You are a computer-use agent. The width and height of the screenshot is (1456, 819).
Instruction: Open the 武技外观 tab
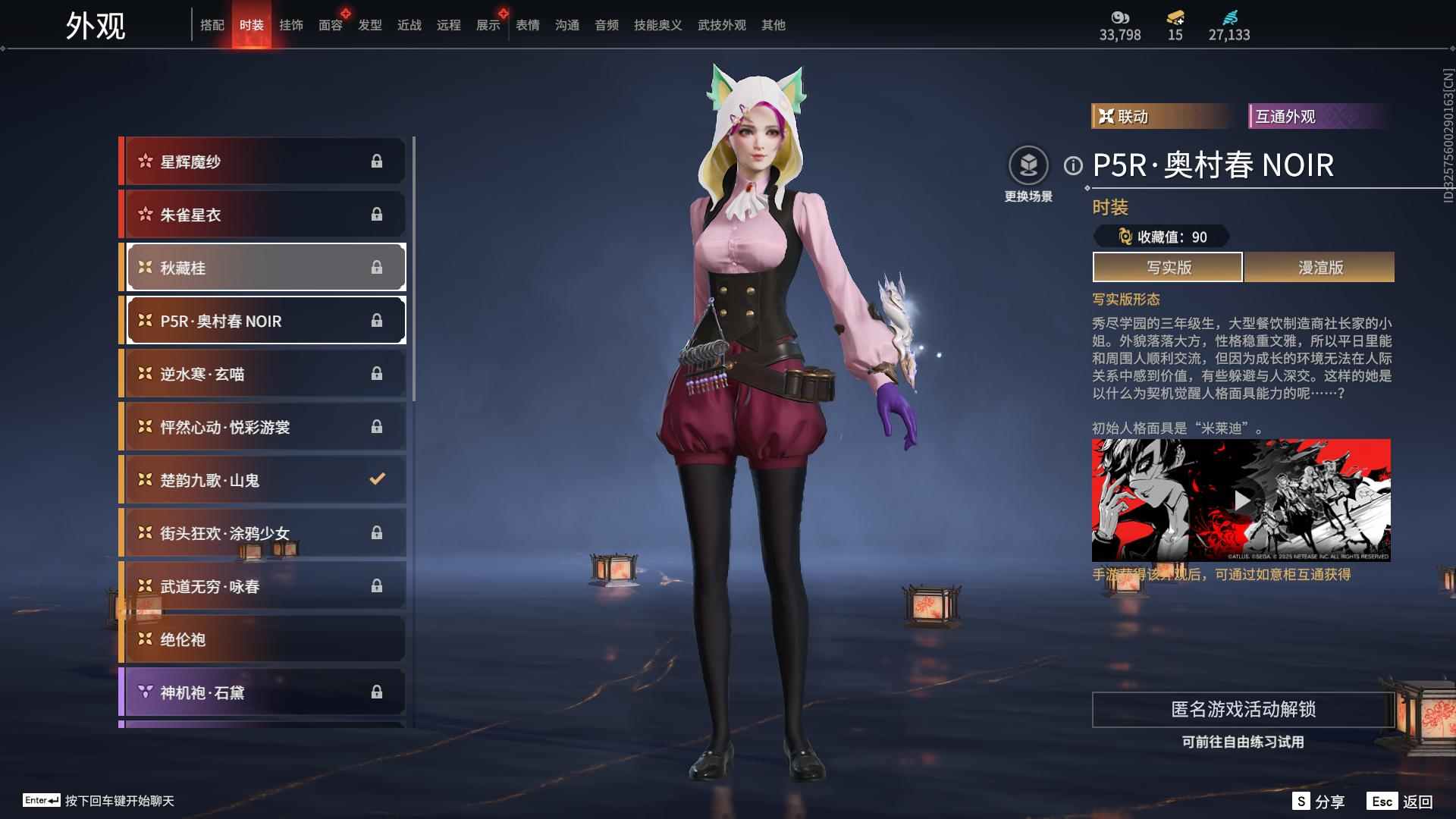pos(721,25)
